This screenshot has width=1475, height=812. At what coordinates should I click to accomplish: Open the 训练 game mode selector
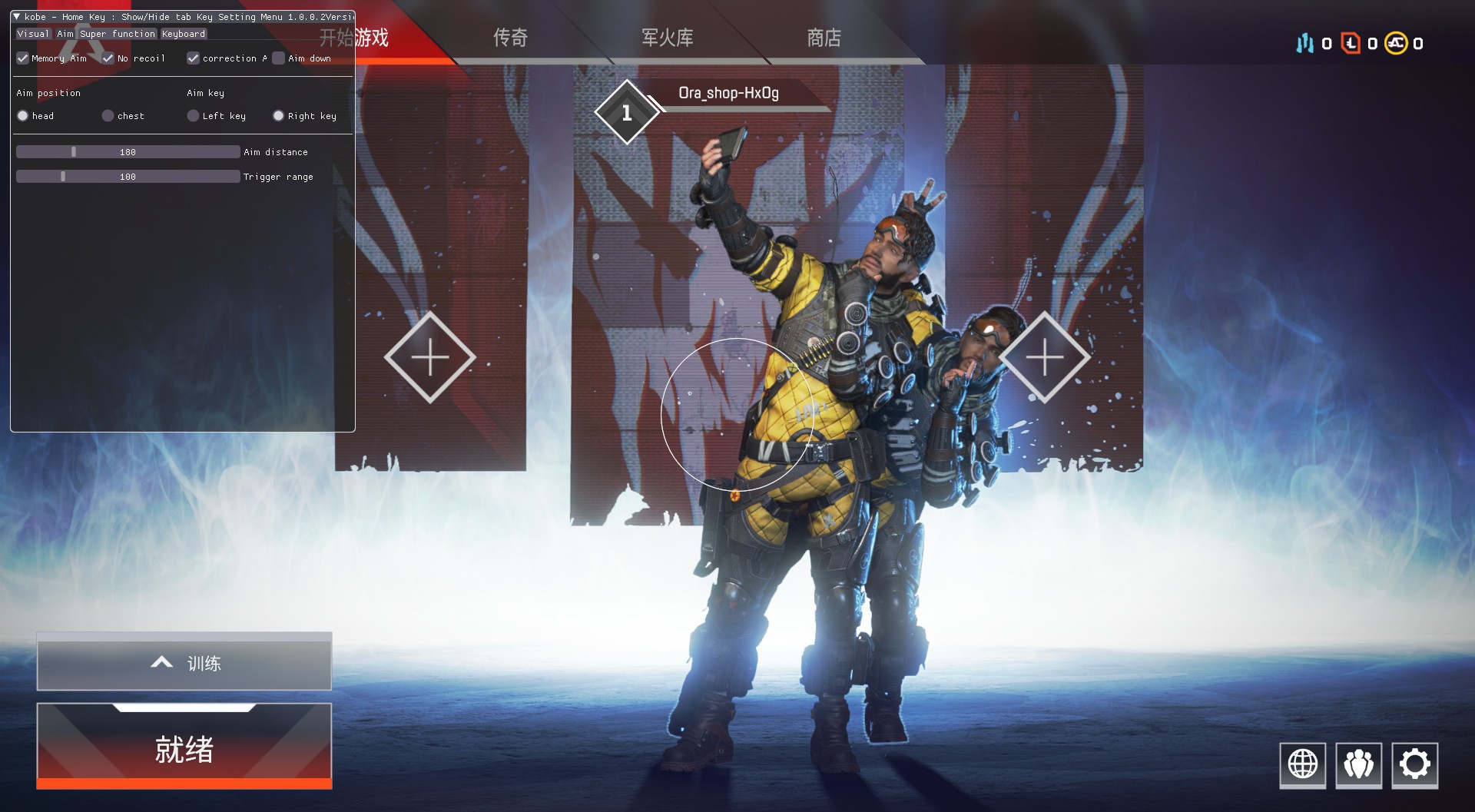pos(184,662)
